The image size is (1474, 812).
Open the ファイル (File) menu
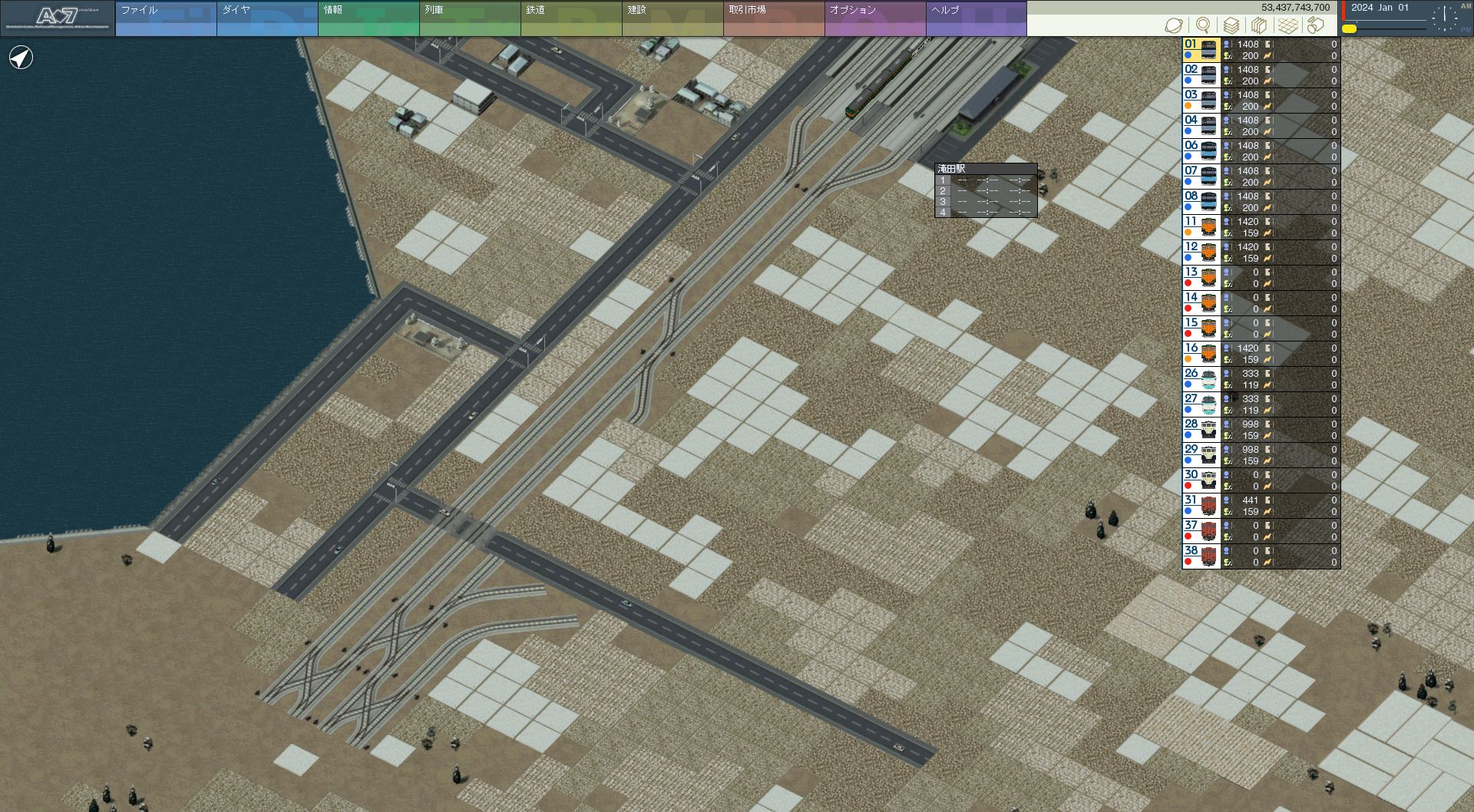[x=165, y=18]
